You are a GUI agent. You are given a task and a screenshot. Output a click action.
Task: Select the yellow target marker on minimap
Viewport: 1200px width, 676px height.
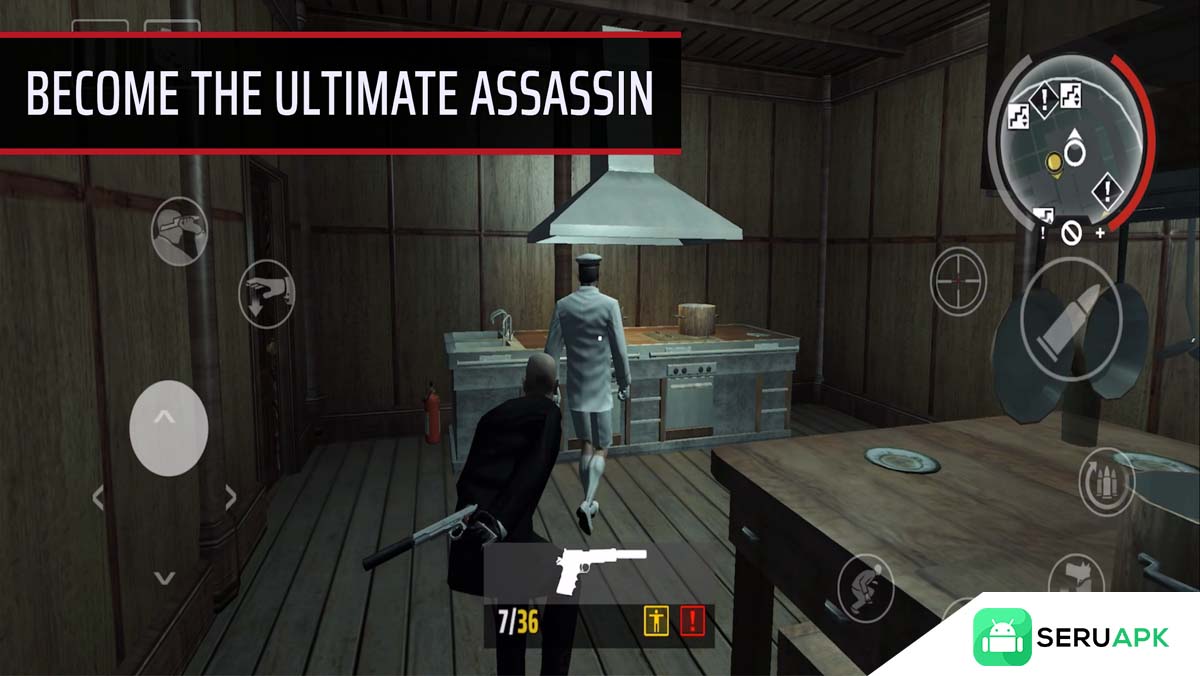(x=1053, y=161)
